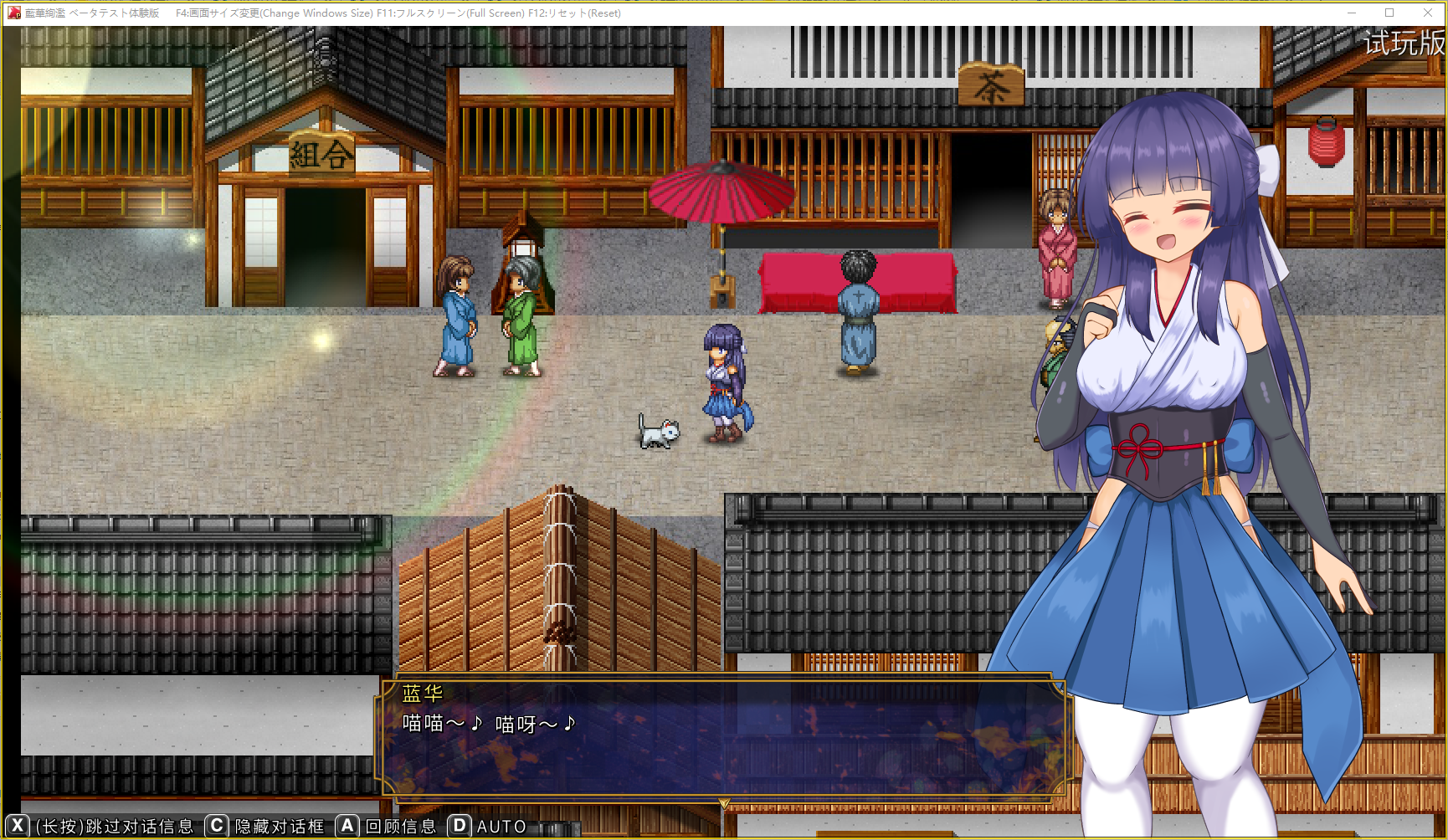This screenshot has height=840, width=1448.
Task: Click the dialogue continue arrow indicator
Action: coord(724,803)
